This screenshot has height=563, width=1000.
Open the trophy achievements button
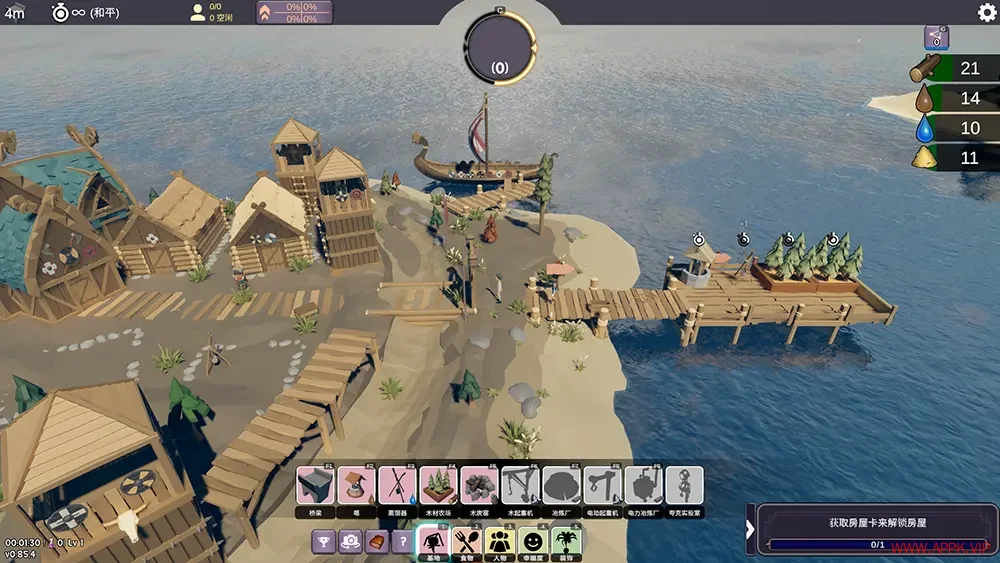click(324, 542)
